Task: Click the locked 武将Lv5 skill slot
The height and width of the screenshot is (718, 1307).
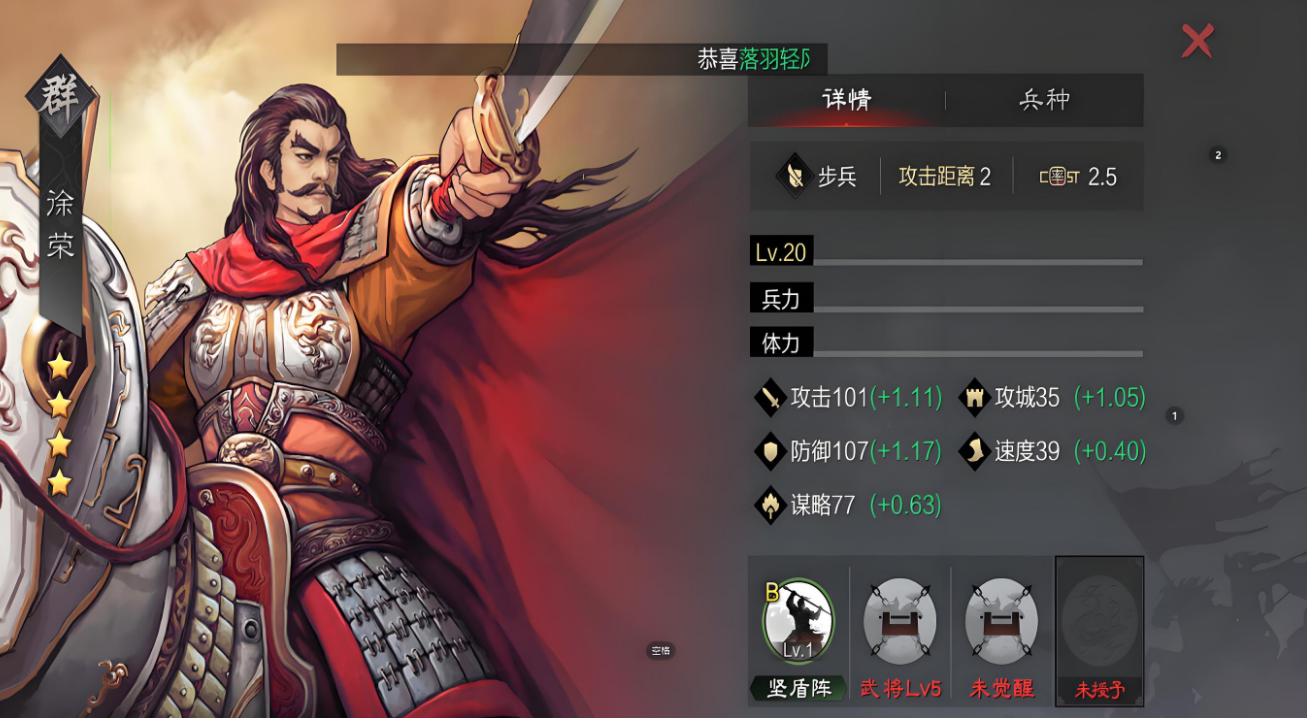Action: pyautogui.click(x=900, y=621)
